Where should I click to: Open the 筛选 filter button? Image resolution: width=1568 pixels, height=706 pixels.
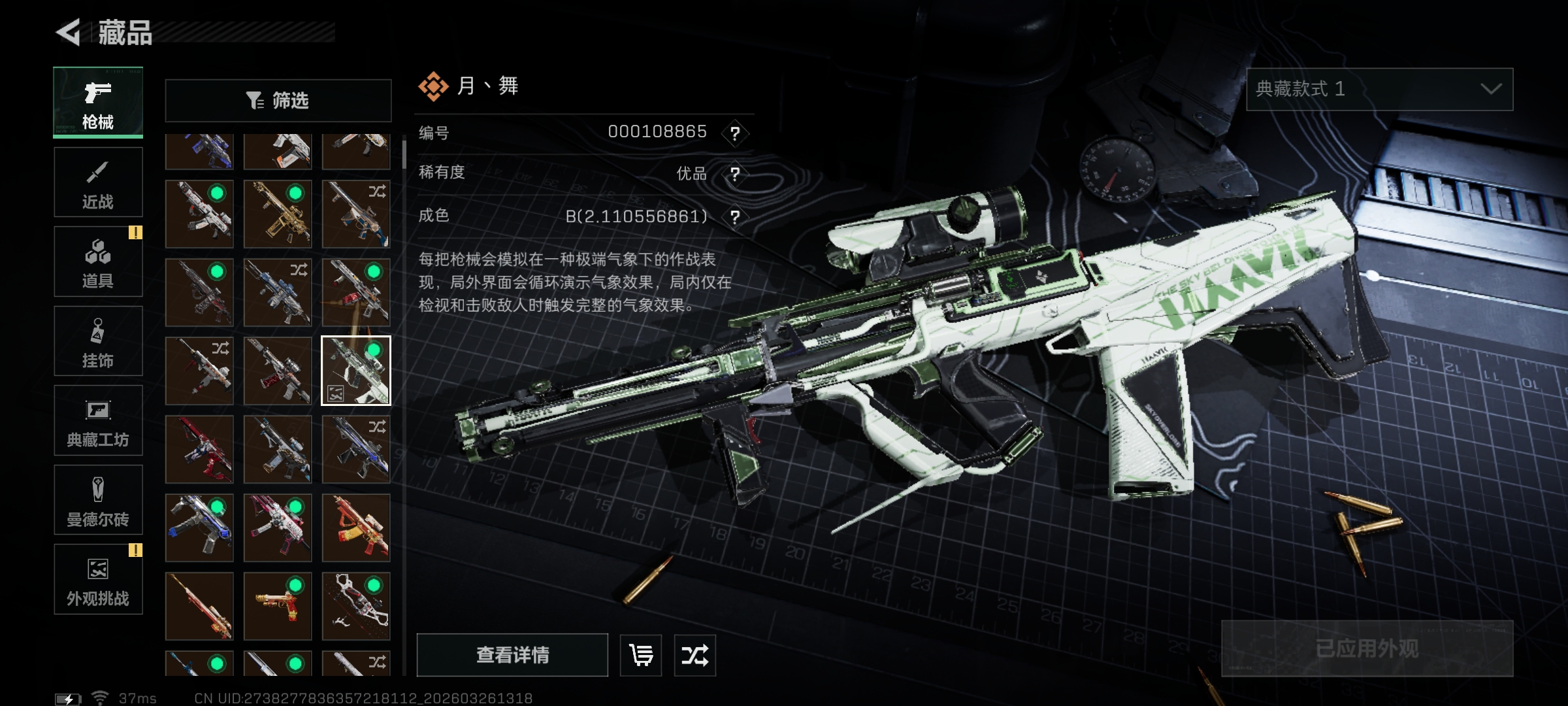tap(278, 101)
